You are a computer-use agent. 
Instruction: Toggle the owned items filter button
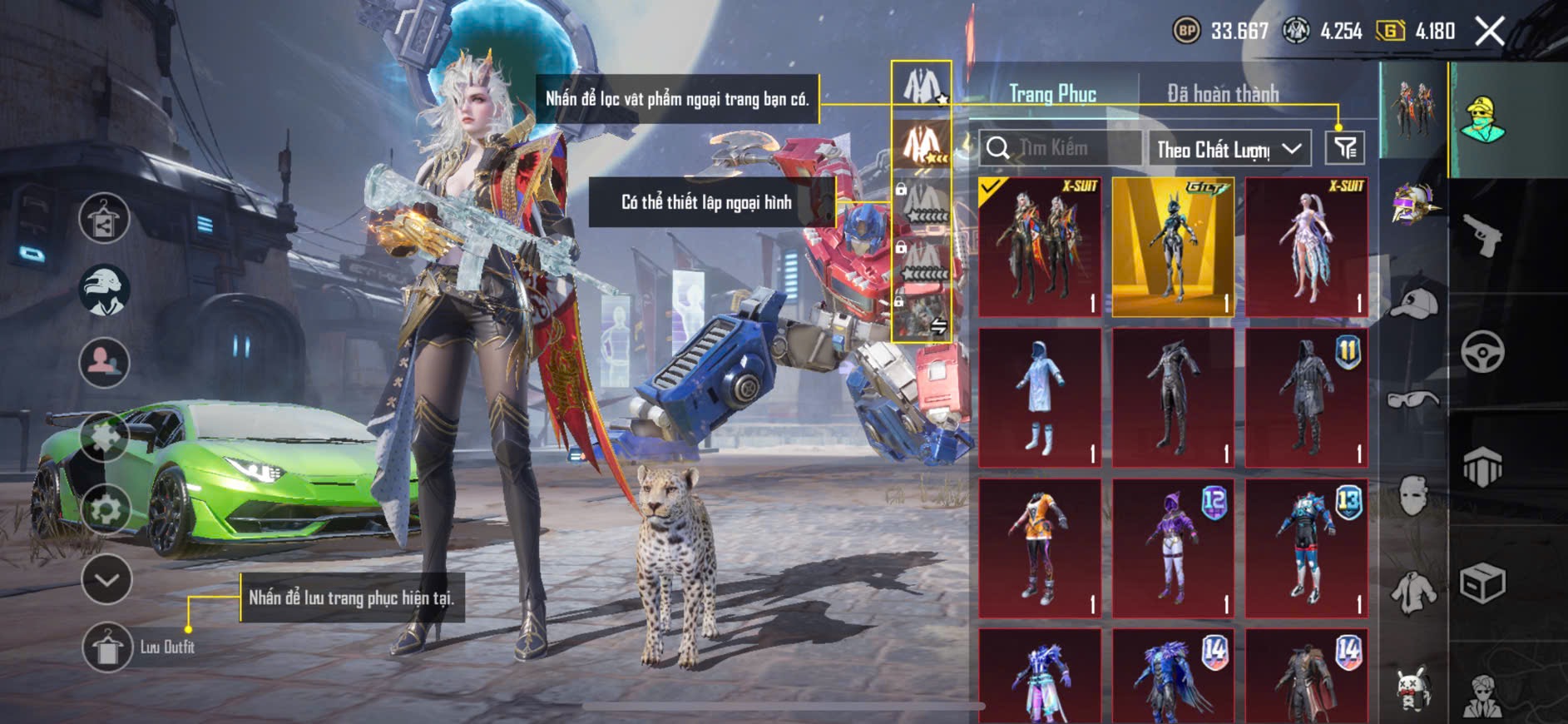[x=1345, y=148]
